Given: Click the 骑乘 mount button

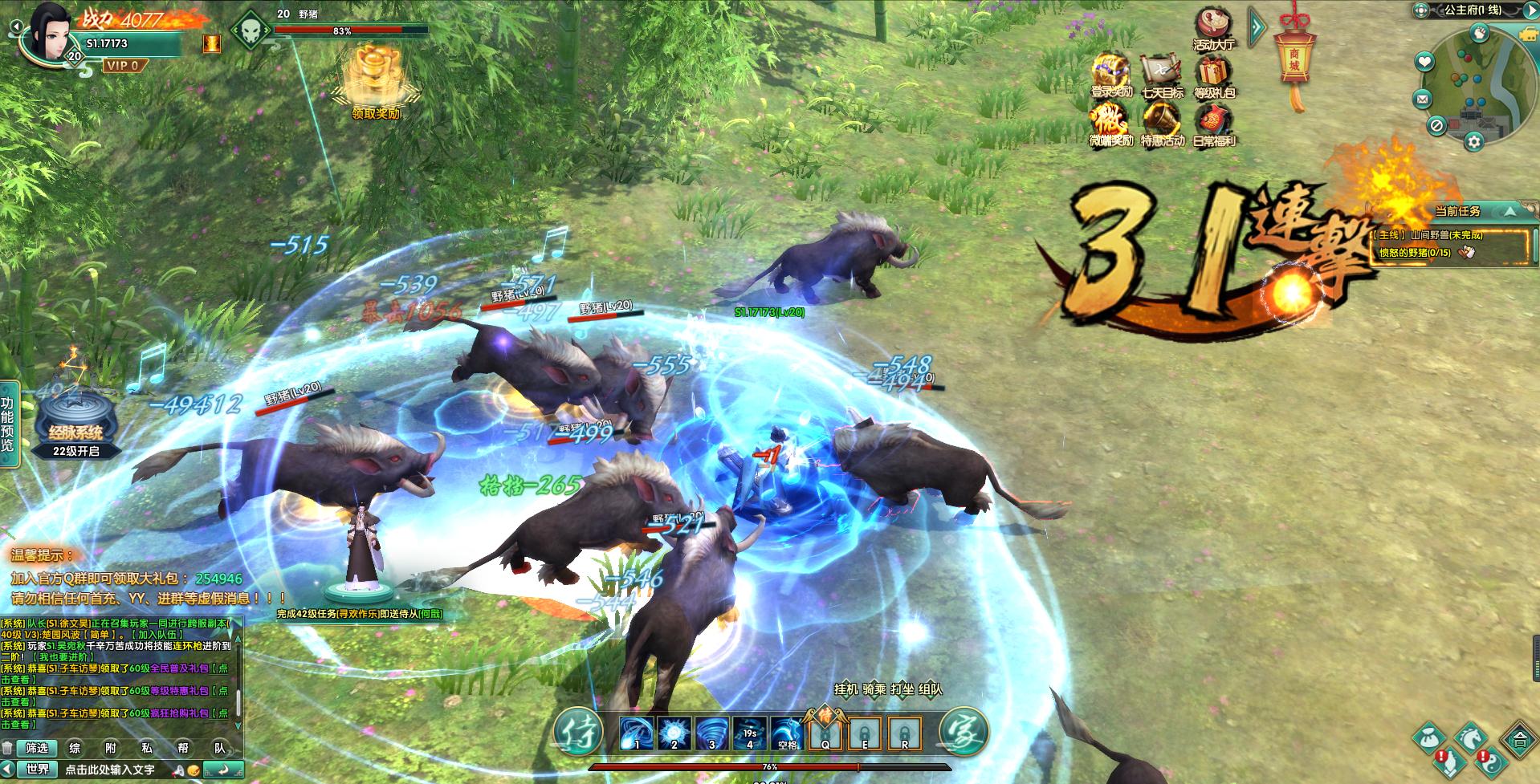Looking at the screenshot, I should point(874,689).
